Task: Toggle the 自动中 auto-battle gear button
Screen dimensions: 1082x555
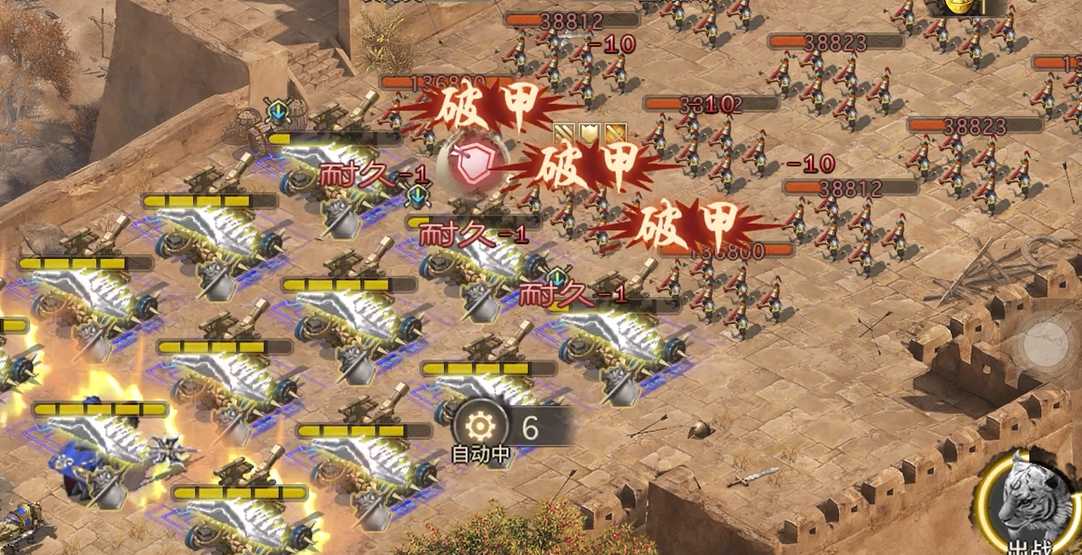Action: [x=481, y=425]
